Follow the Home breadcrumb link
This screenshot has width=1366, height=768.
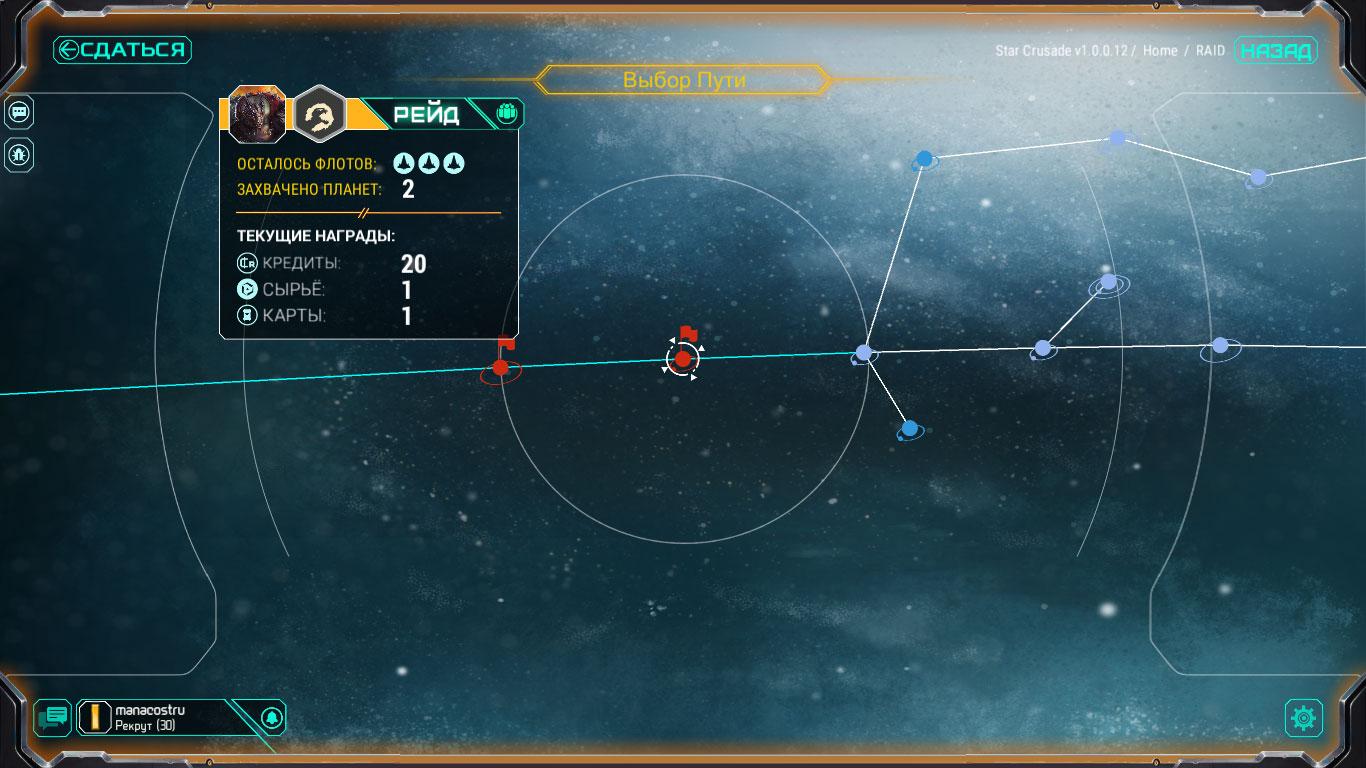click(x=1160, y=51)
